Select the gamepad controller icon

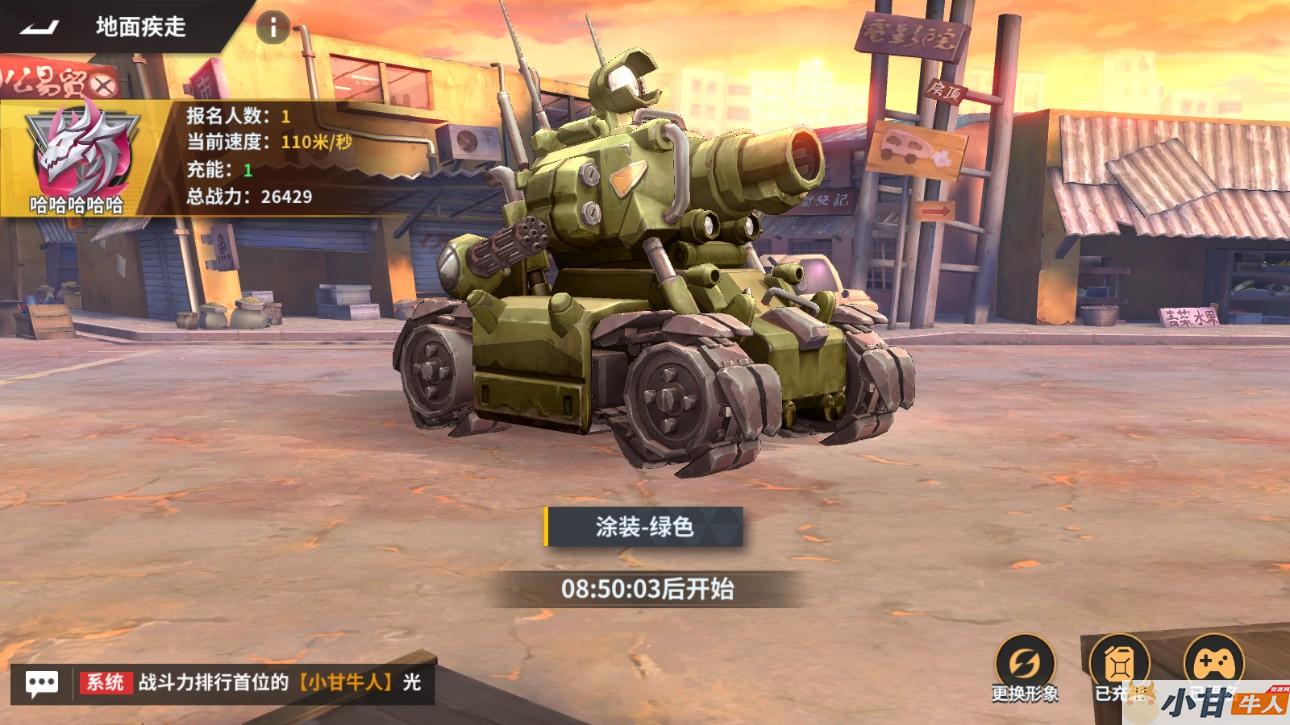click(1213, 660)
